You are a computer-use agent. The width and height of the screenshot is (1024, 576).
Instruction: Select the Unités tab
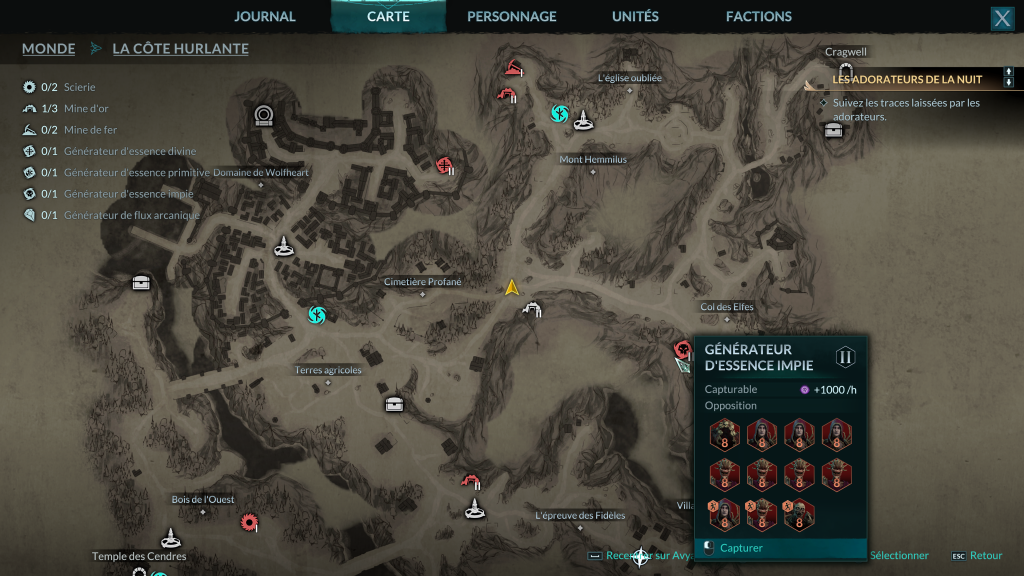click(x=635, y=17)
